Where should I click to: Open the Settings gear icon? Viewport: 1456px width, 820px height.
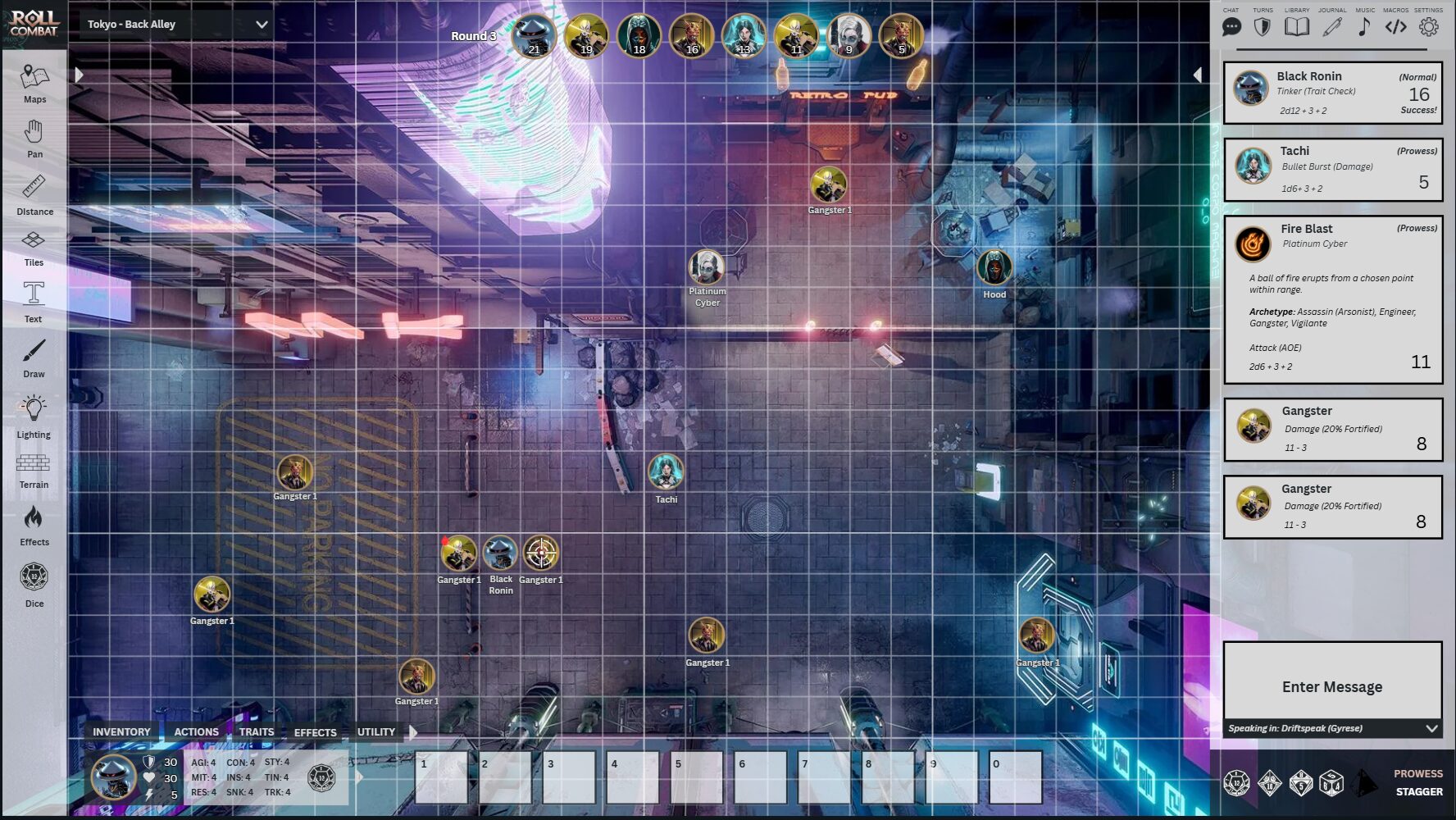[1428, 26]
